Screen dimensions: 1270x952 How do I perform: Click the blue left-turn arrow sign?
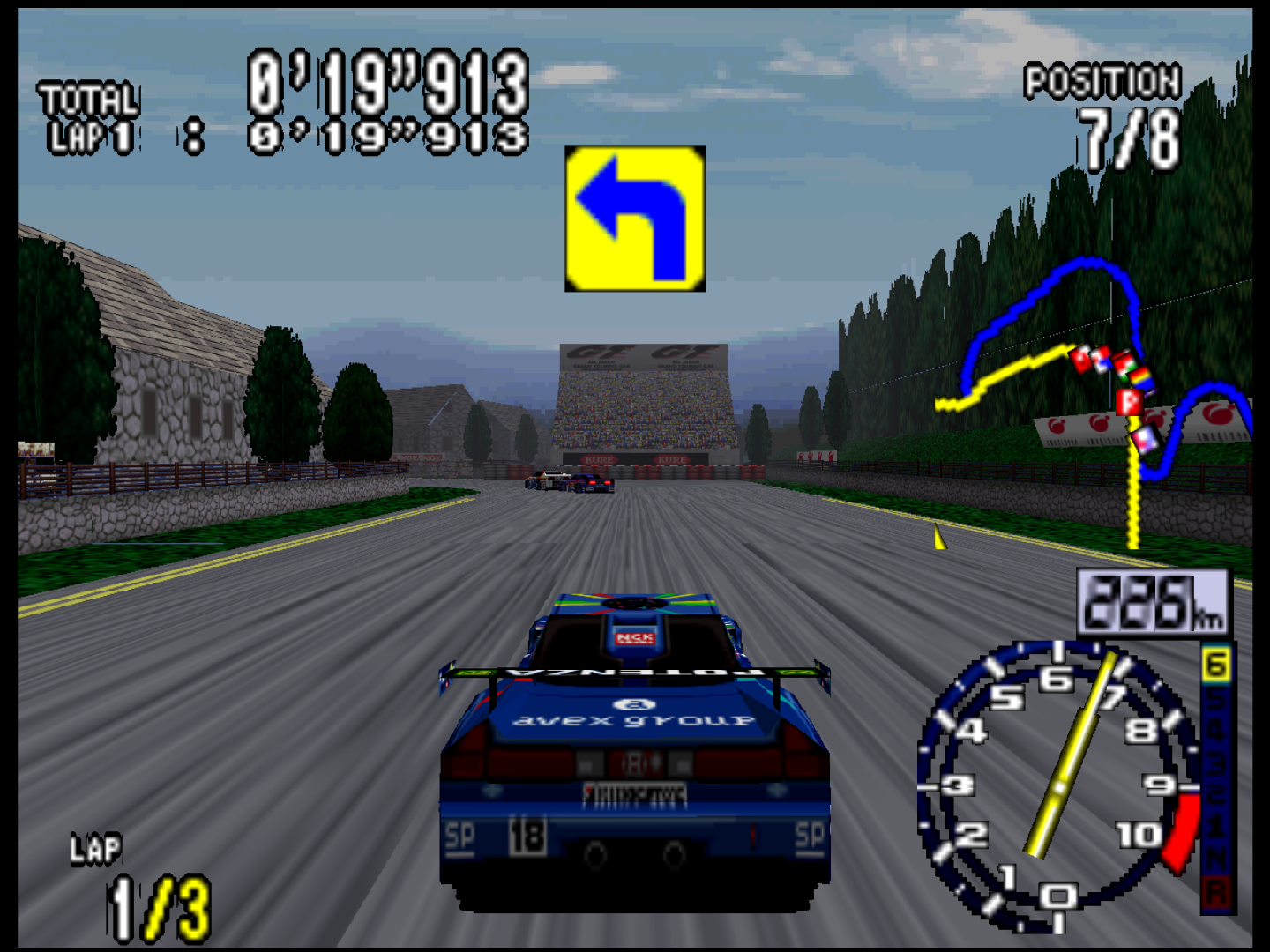click(637, 220)
